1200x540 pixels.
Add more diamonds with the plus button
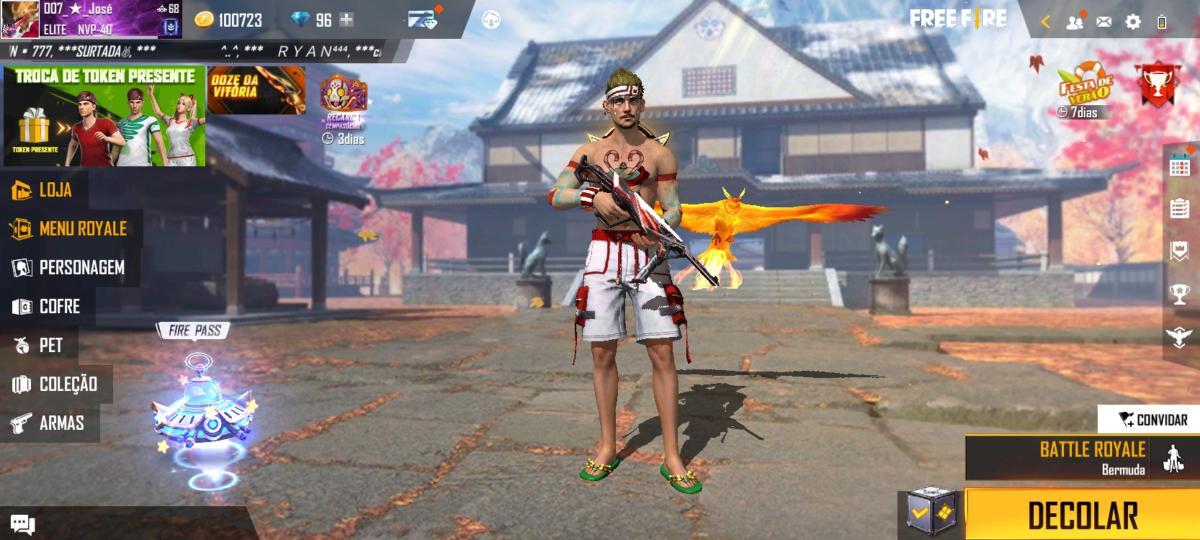pyautogui.click(x=346, y=20)
